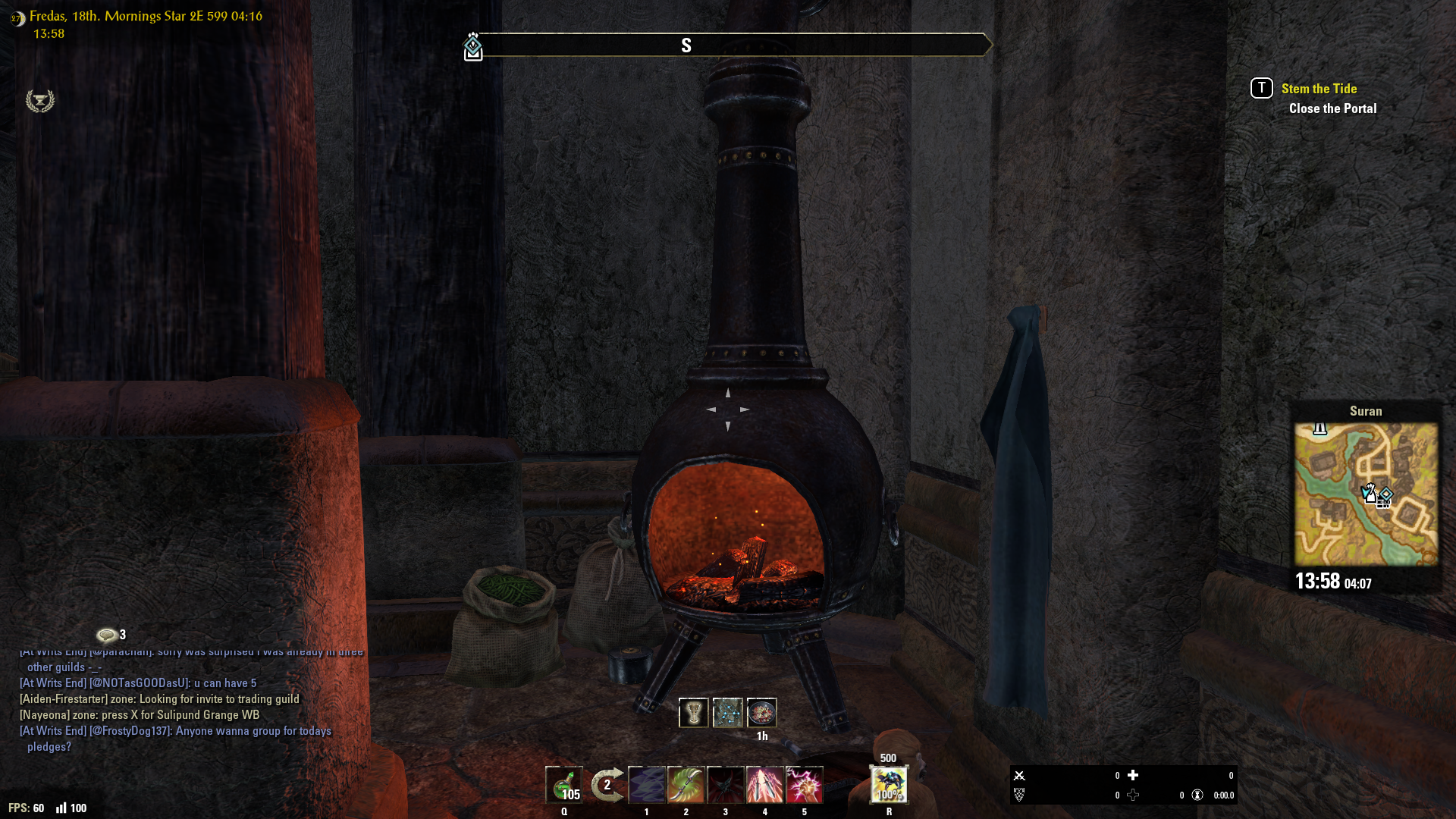Click the lightning fist ability in slot 5
This screenshot has height=819, width=1456.
tap(805, 785)
